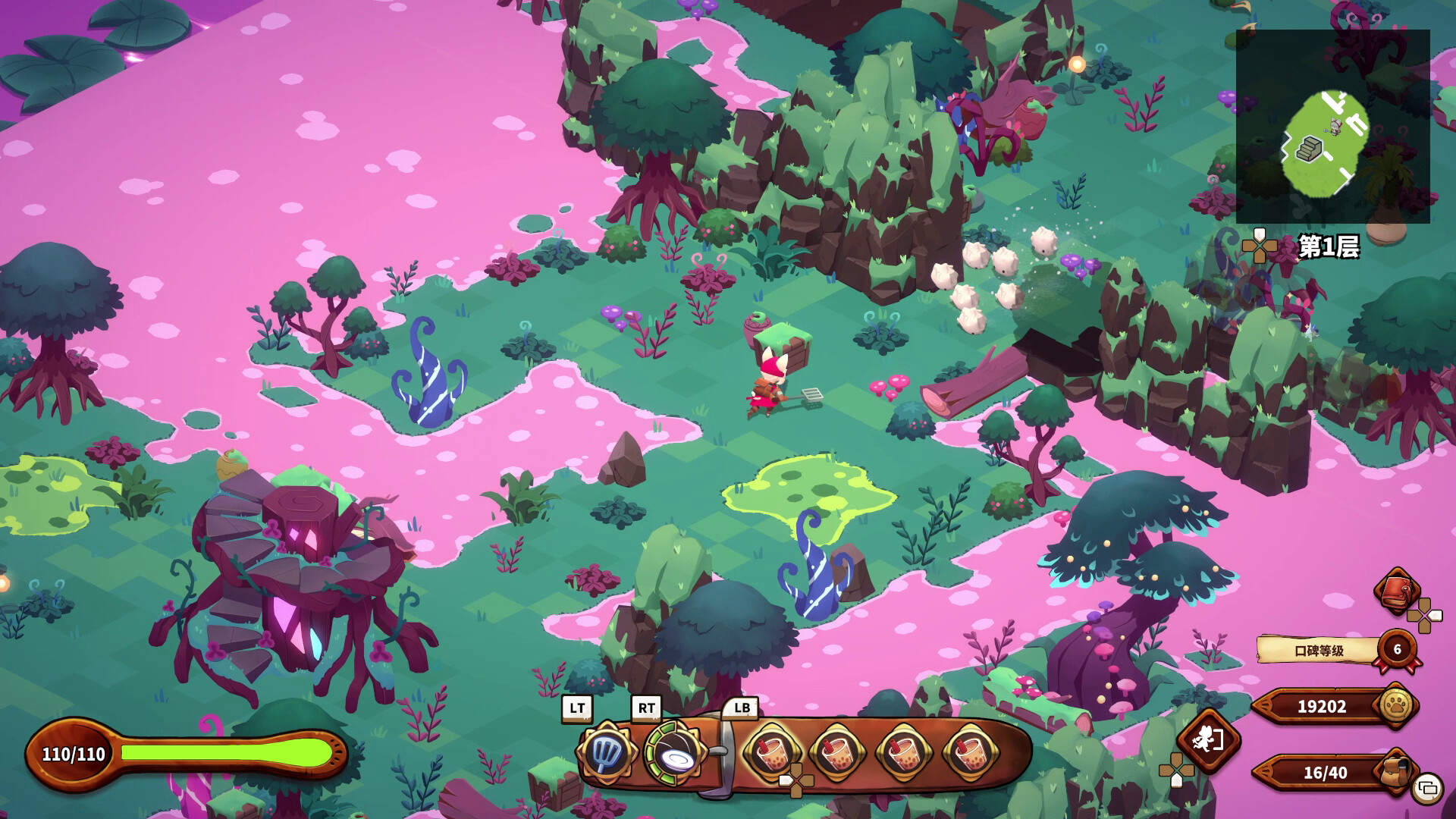Image resolution: width=1456 pixels, height=819 pixels.
Task: Show the reputation level banner
Action: [1319, 650]
